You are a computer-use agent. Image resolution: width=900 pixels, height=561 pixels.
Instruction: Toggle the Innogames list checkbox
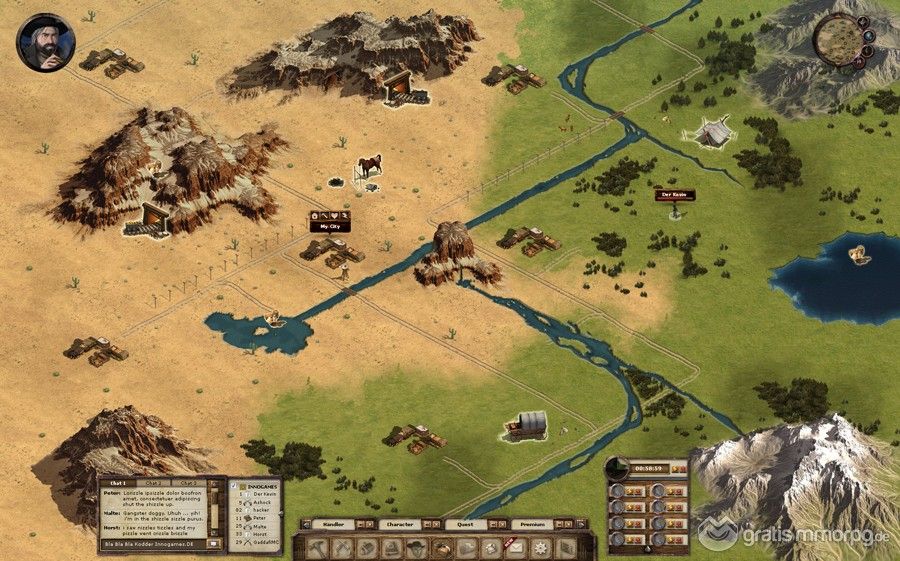click(x=234, y=485)
